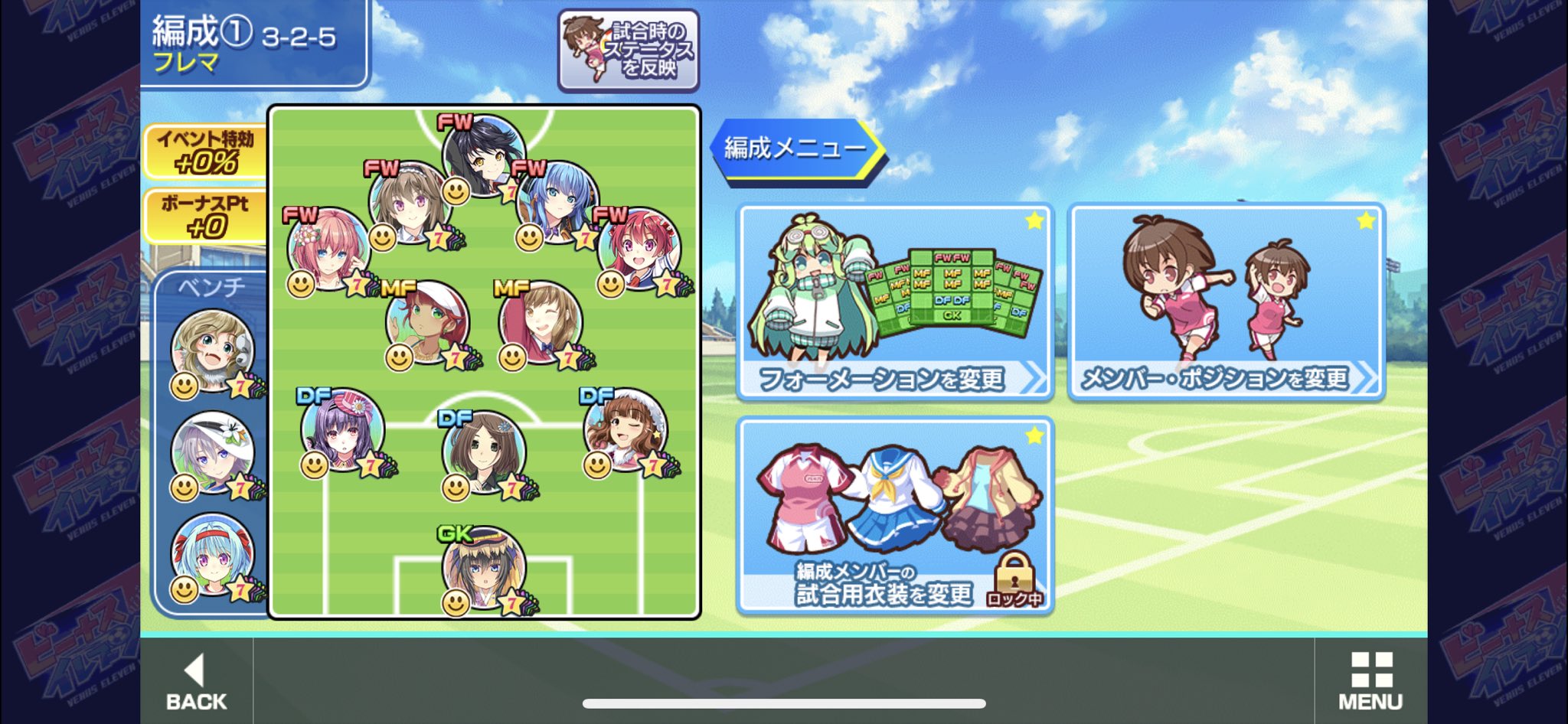Image resolution: width=1568 pixels, height=724 pixels.
Task: Select the bench player with white hat
Action: pyautogui.click(x=212, y=453)
